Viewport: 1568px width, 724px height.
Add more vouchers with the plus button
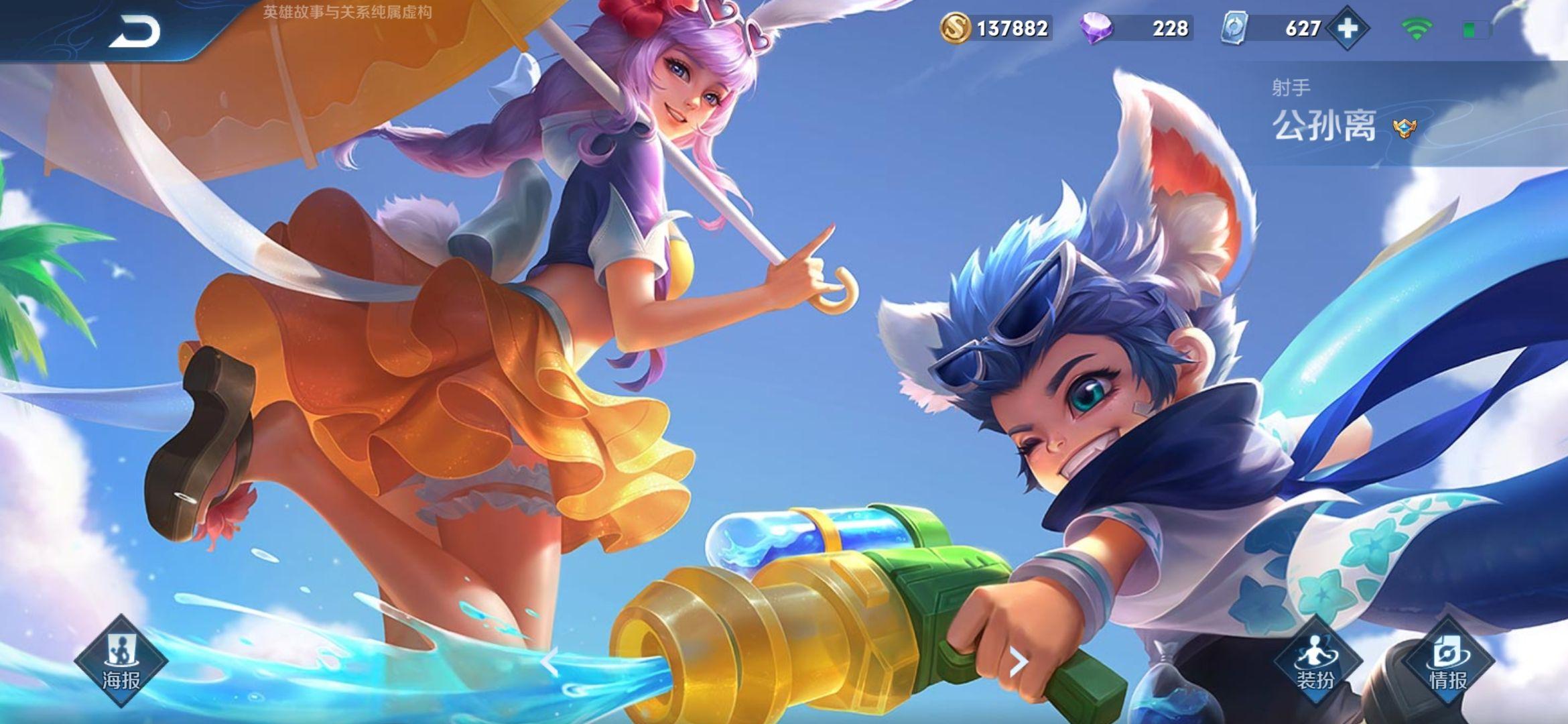click(x=1348, y=28)
